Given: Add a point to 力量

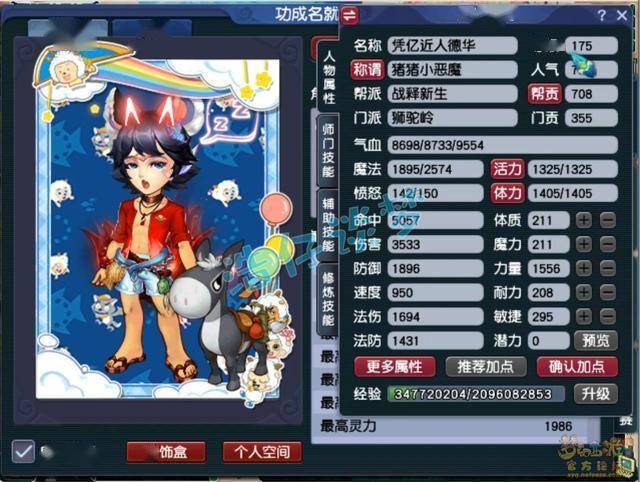Looking at the screenshot, I should pos(583,268).
